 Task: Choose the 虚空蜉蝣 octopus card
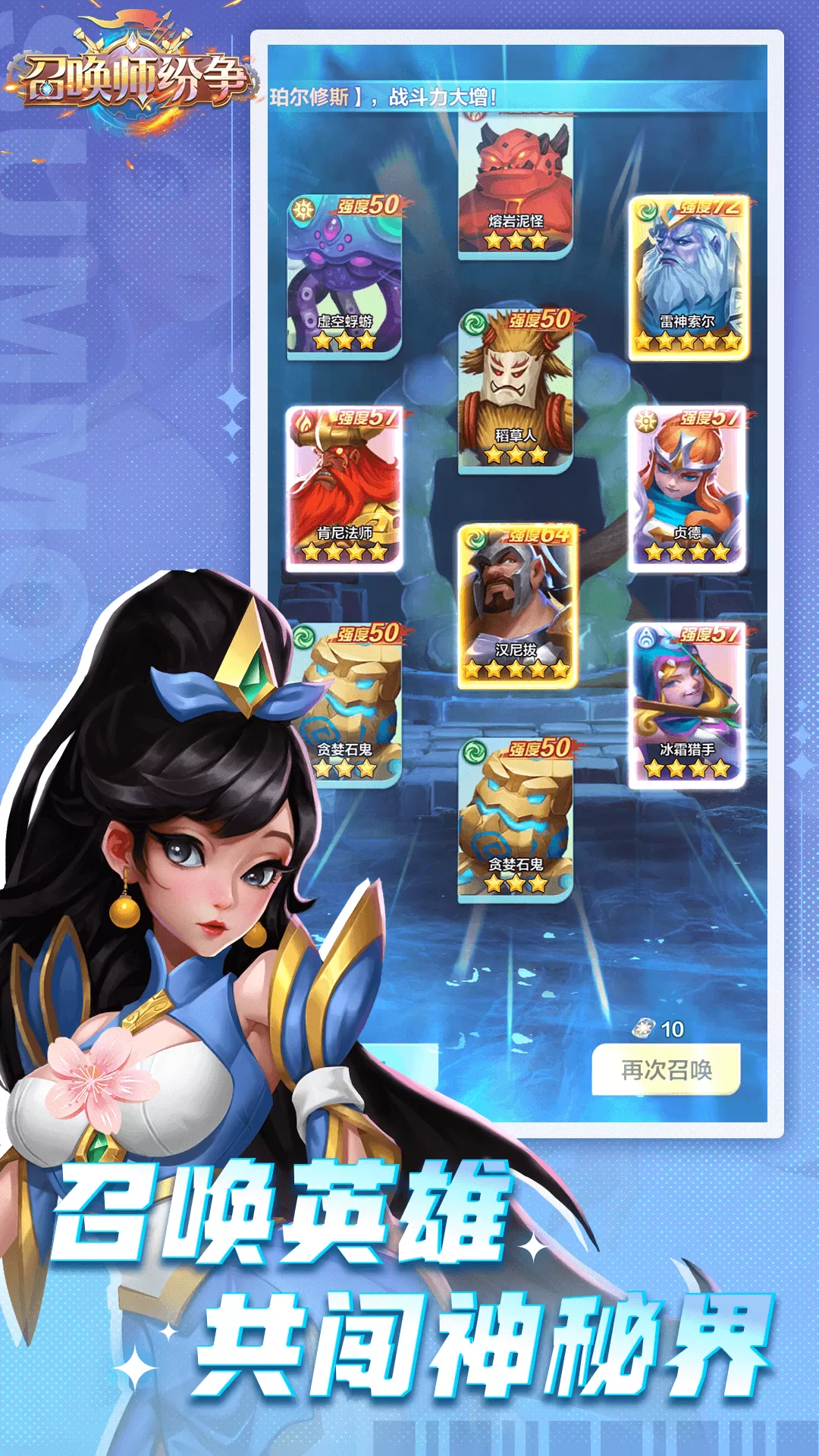coord(345,277)
